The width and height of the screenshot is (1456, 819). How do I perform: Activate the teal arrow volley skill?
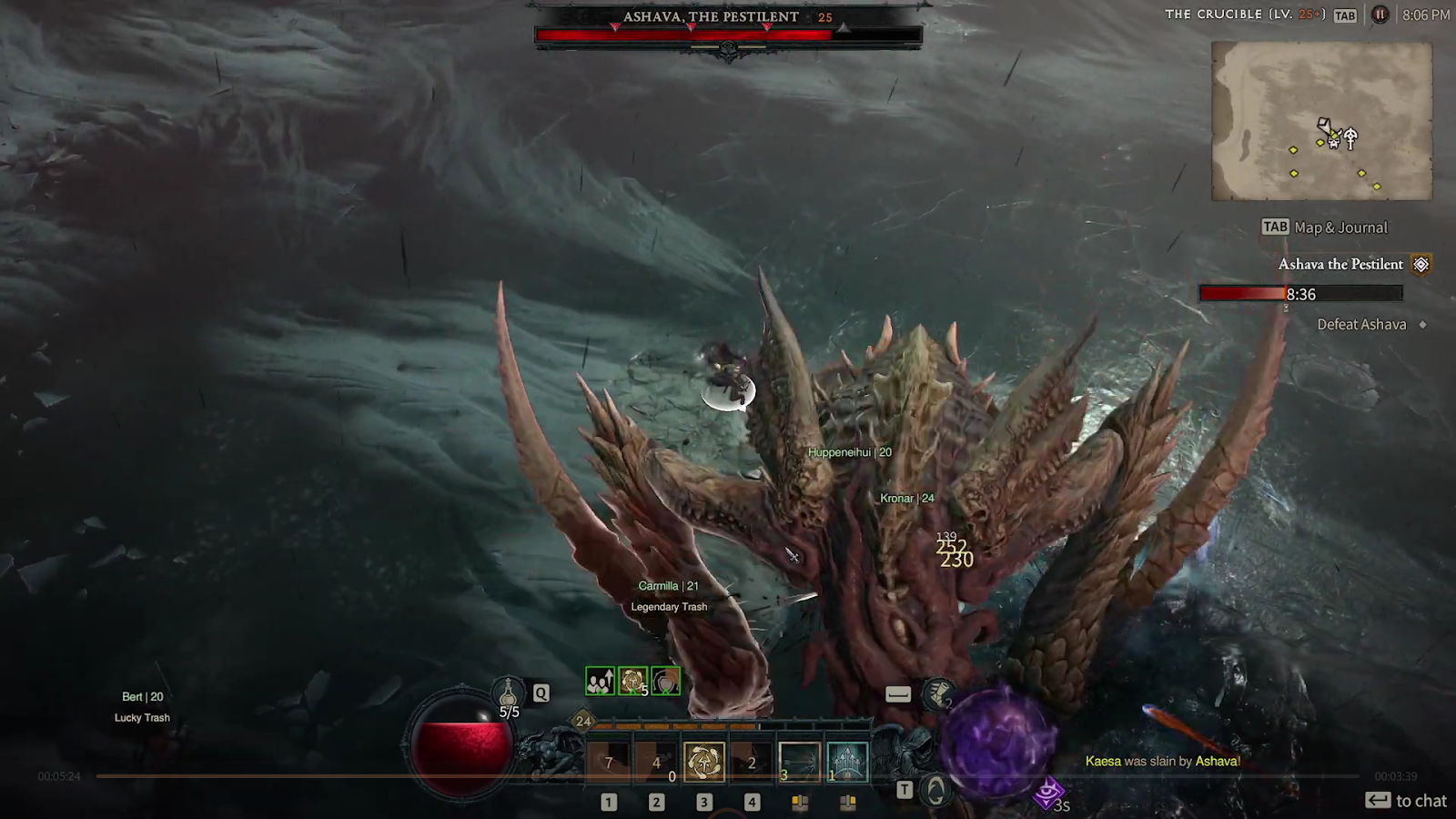(x=847, y=762)
